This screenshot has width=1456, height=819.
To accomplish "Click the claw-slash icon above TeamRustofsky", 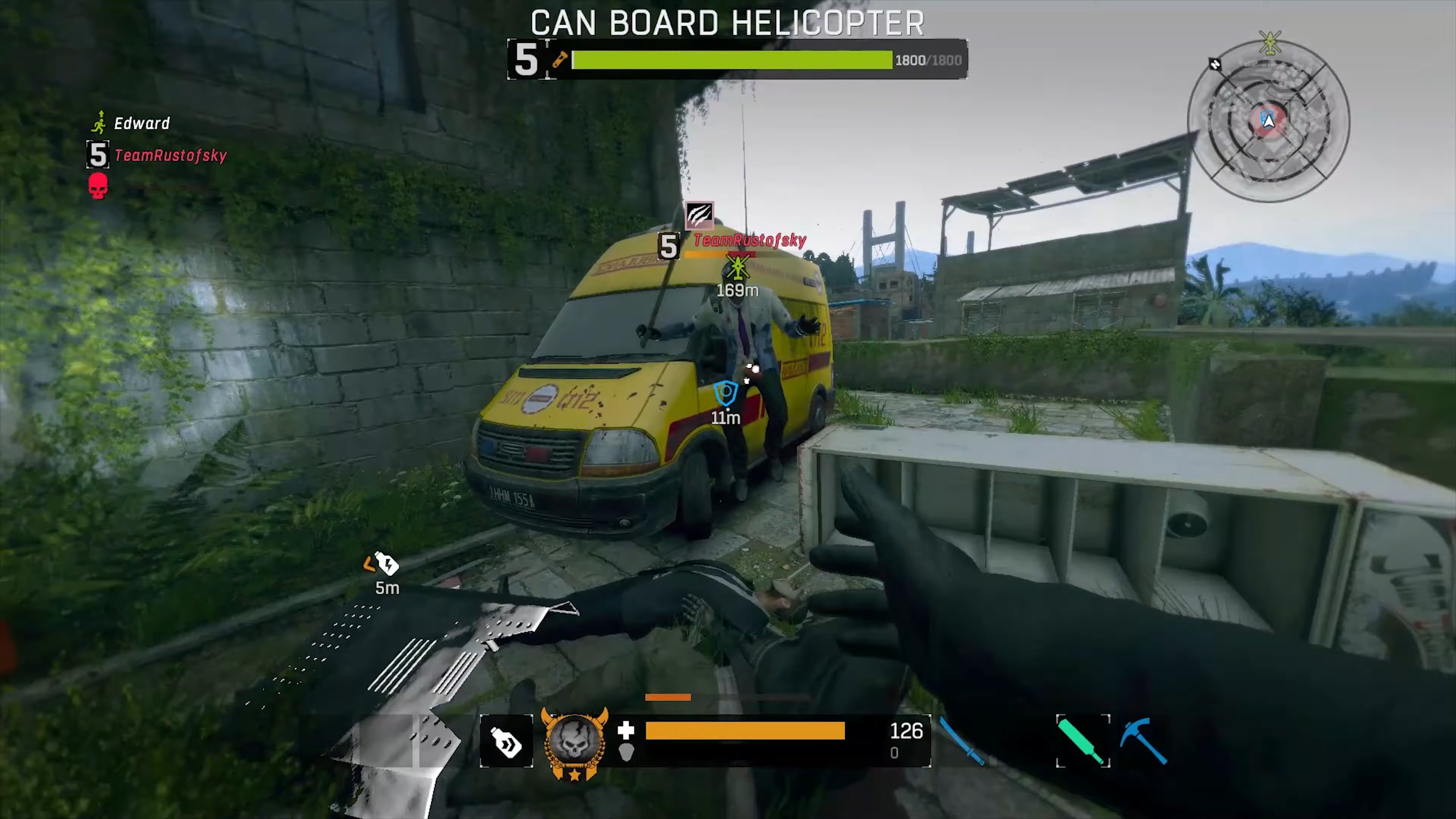I will [x=700, y=215].
